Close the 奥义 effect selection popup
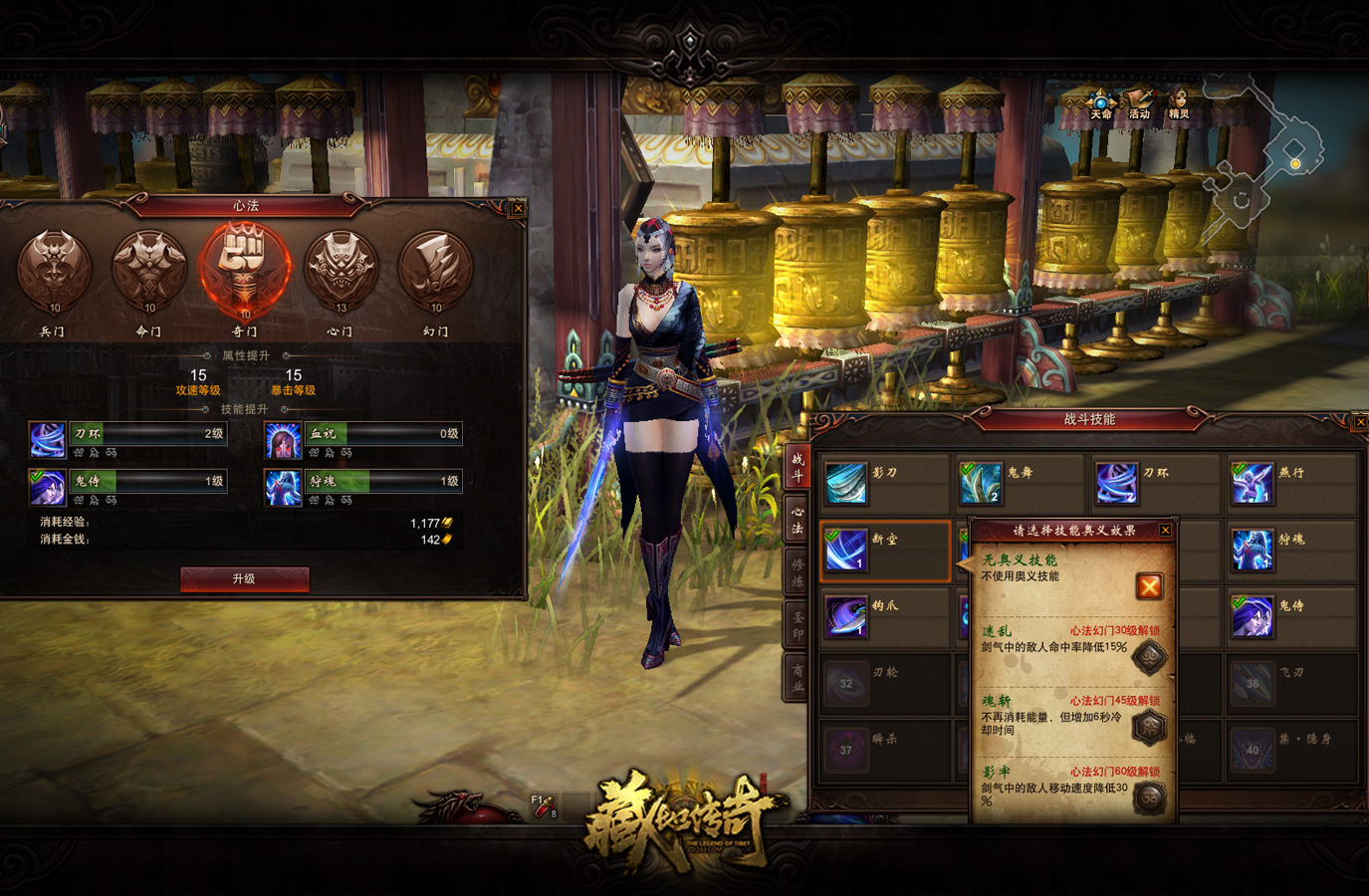This screenshot has height=896, width=1369. pyautogui.click(x=1165, y=531)
